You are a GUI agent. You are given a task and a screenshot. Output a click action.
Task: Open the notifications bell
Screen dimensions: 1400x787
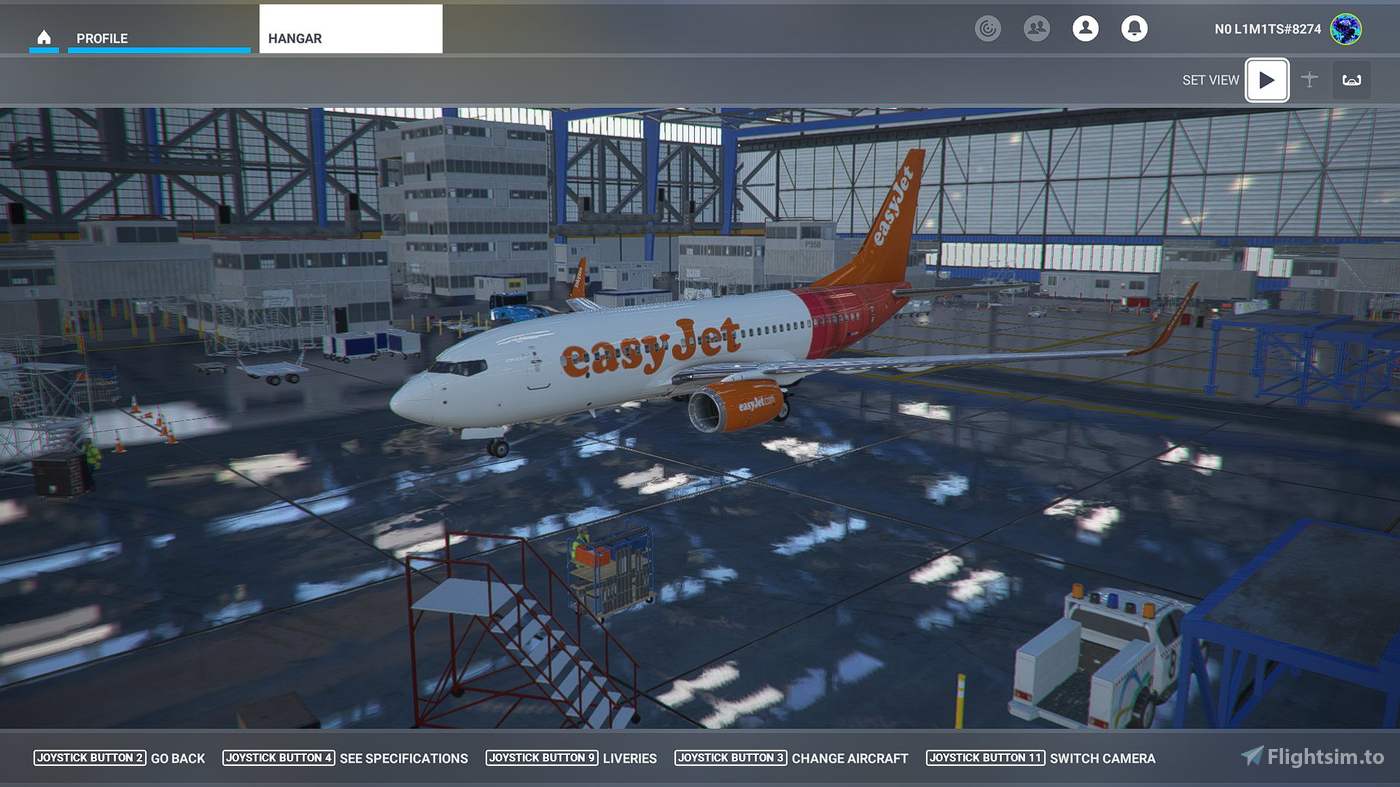pyautogui.click(x=1134, y=28)
